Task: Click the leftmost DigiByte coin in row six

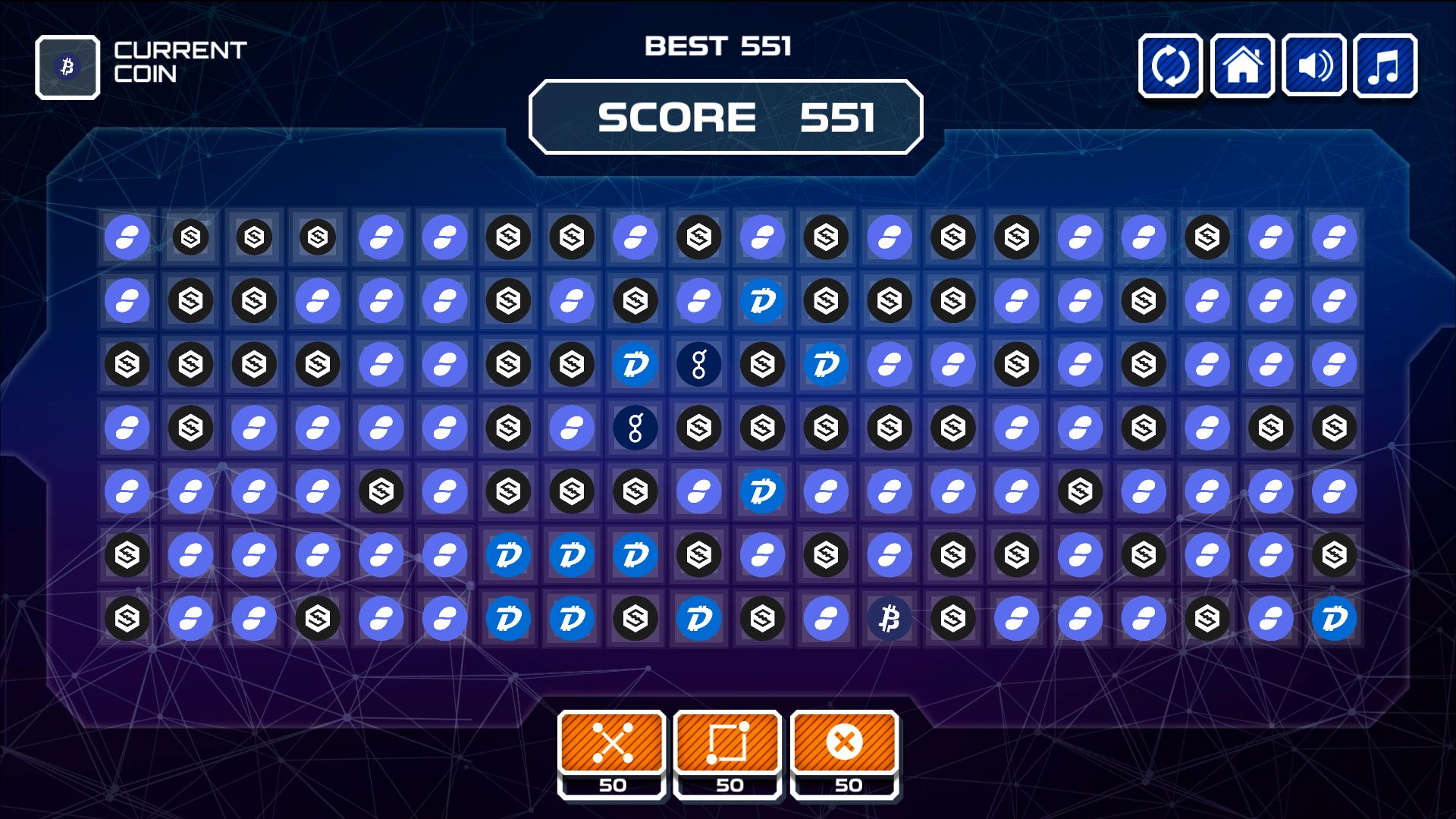Action: 507,555
